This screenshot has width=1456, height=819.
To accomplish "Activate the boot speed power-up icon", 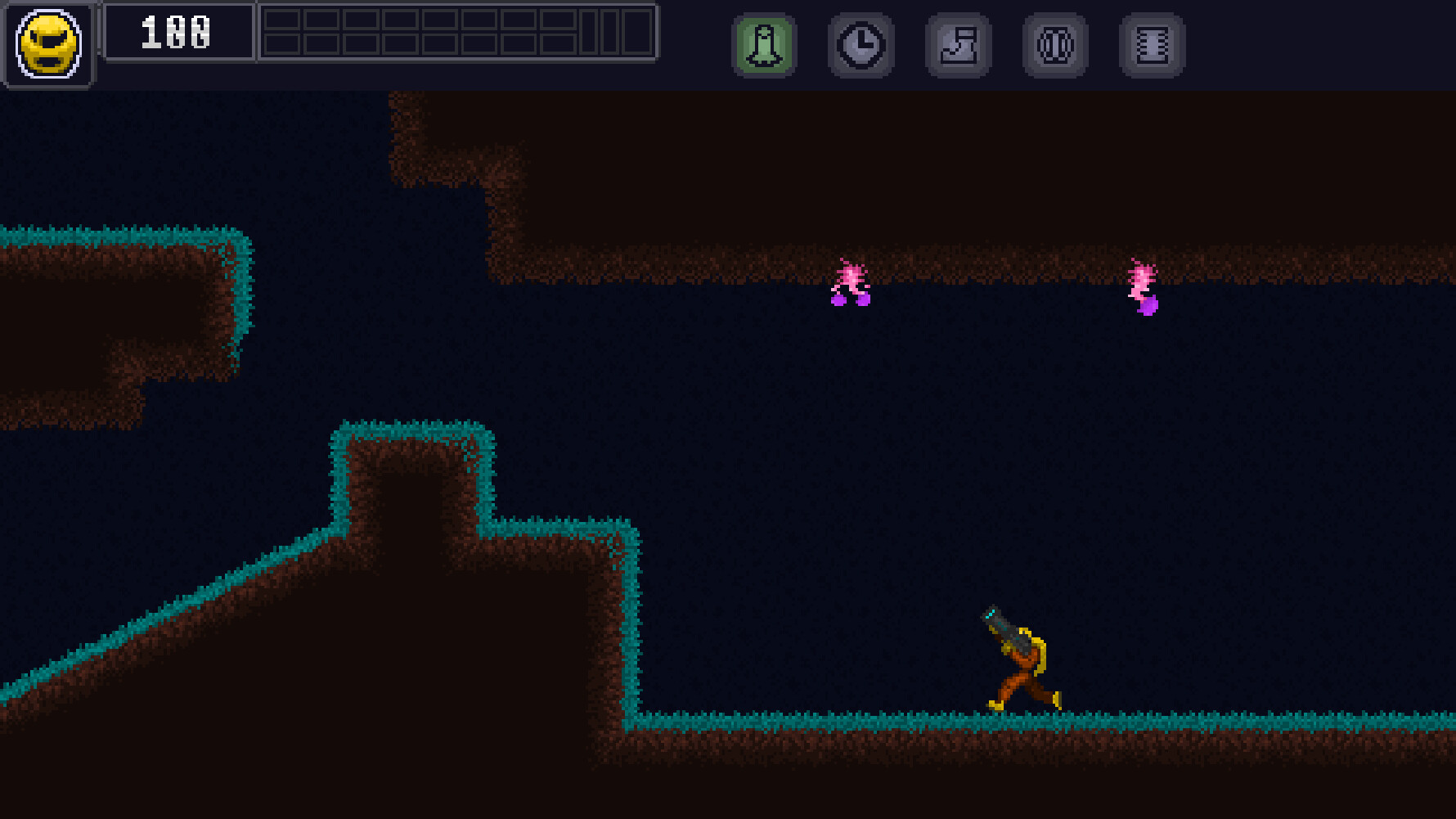I will coord(958,45).
